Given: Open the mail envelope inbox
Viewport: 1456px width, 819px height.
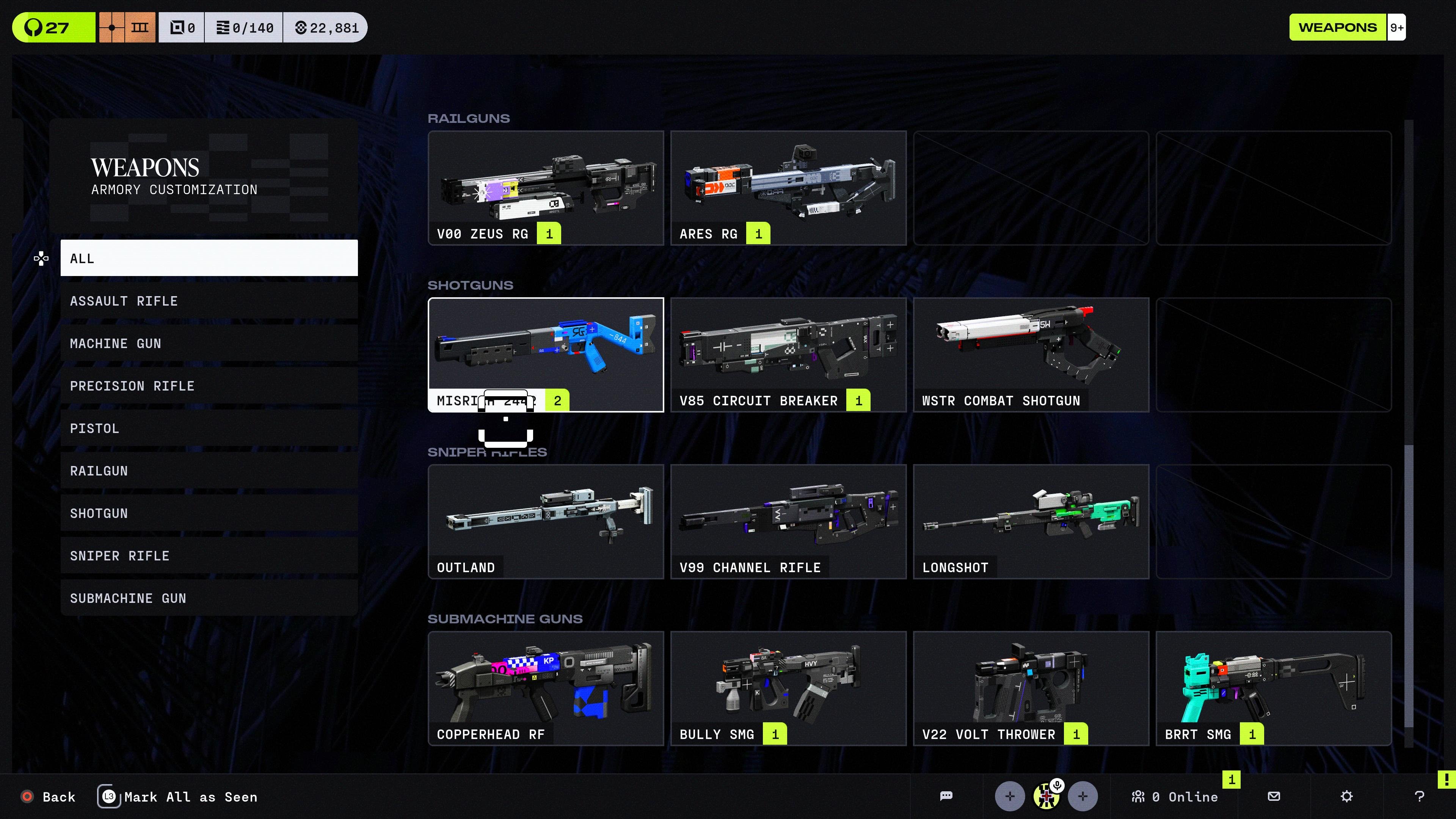Looking at the screenshot, I should (x=1274, y=796).
